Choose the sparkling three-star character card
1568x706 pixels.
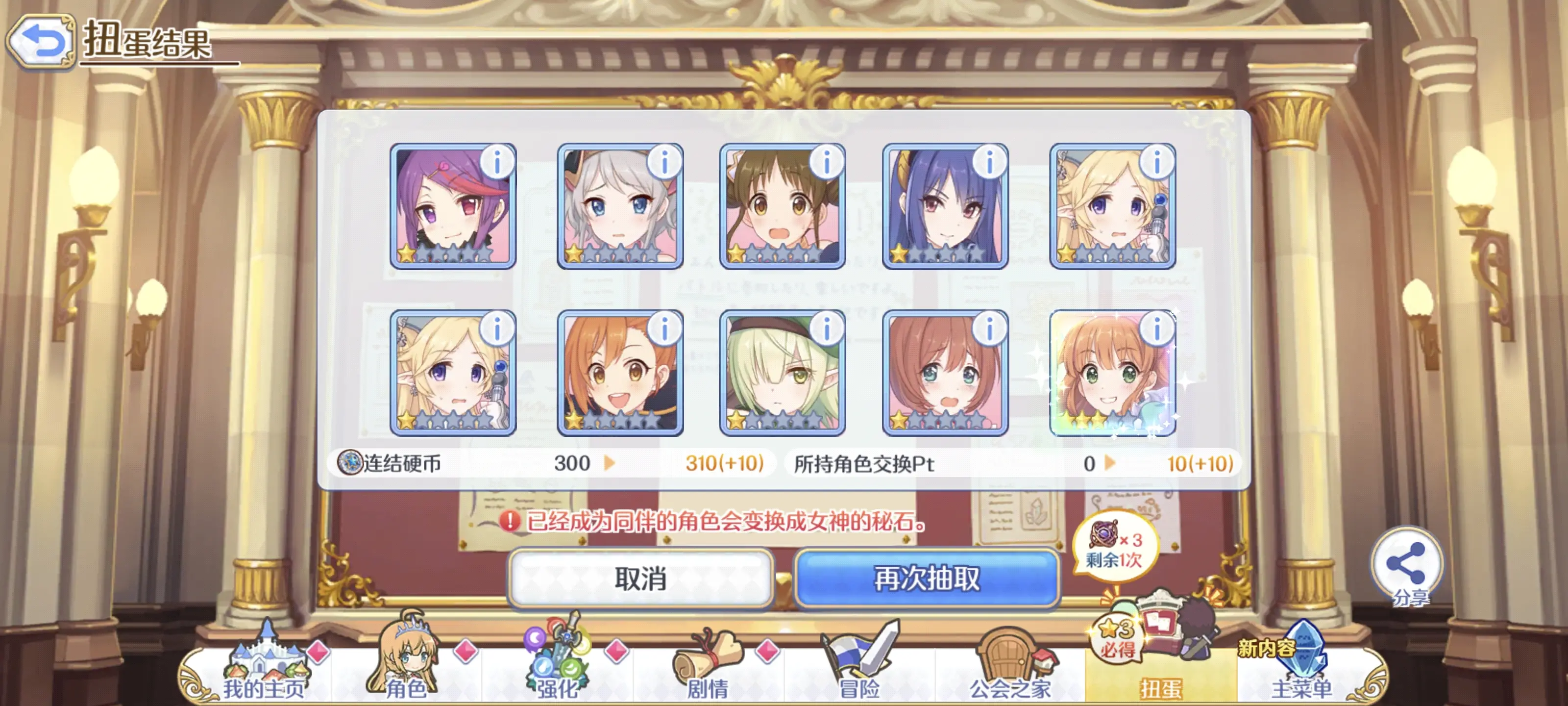point(1113,374)
